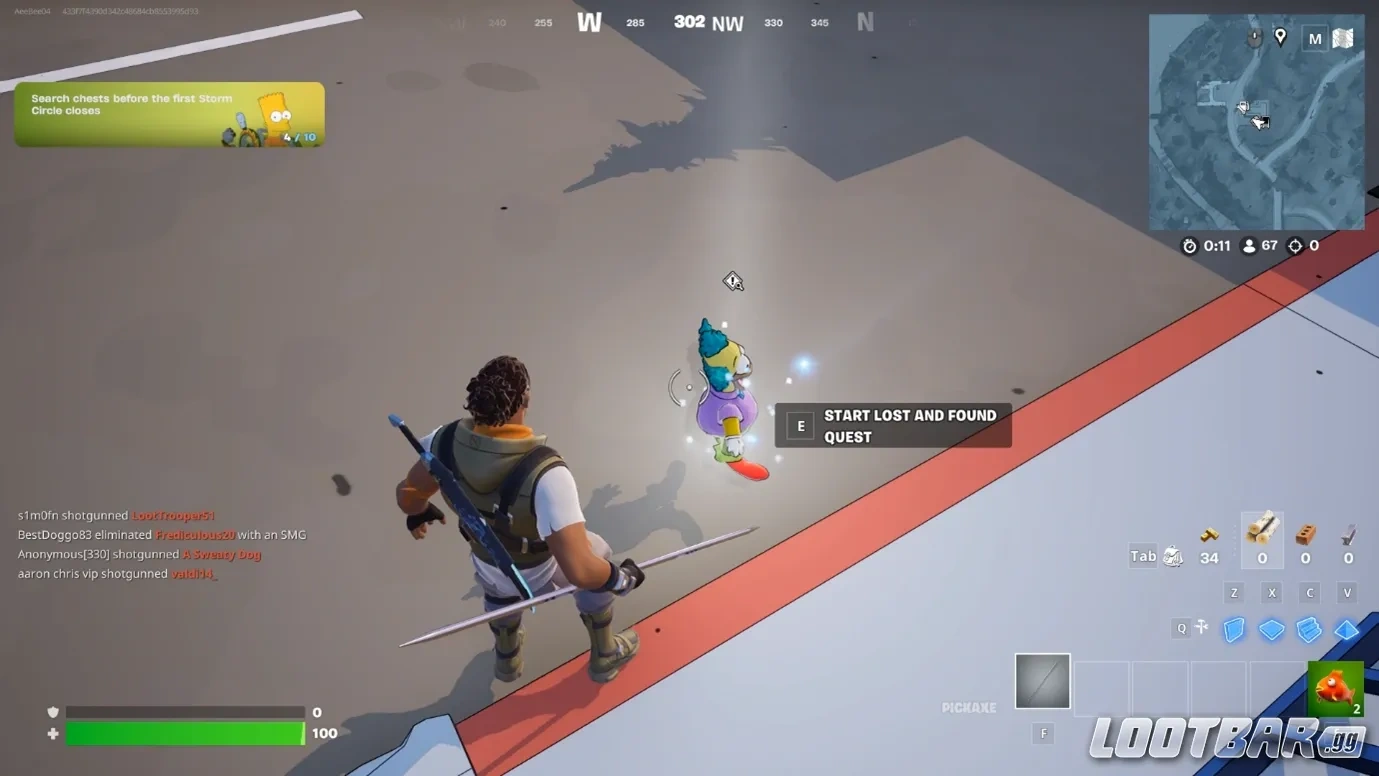Click the Flopper fish item slot
Screen dimensions: 1379x776
click(1335, 688)
